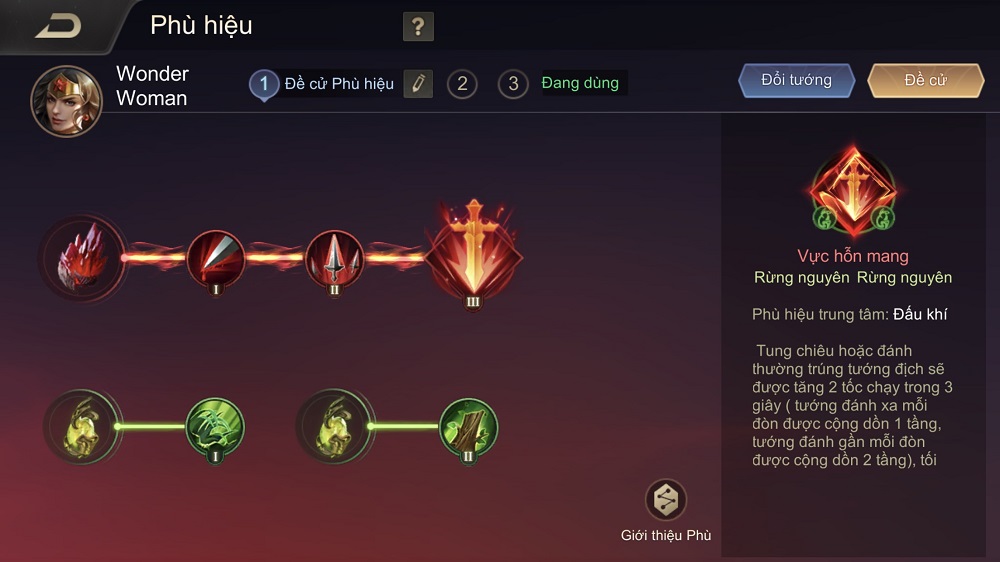Image resolution: width=1000 pixels, height=562 pixels.
Task: Edit rune page name with pencil icon
Action: point(418,84)
